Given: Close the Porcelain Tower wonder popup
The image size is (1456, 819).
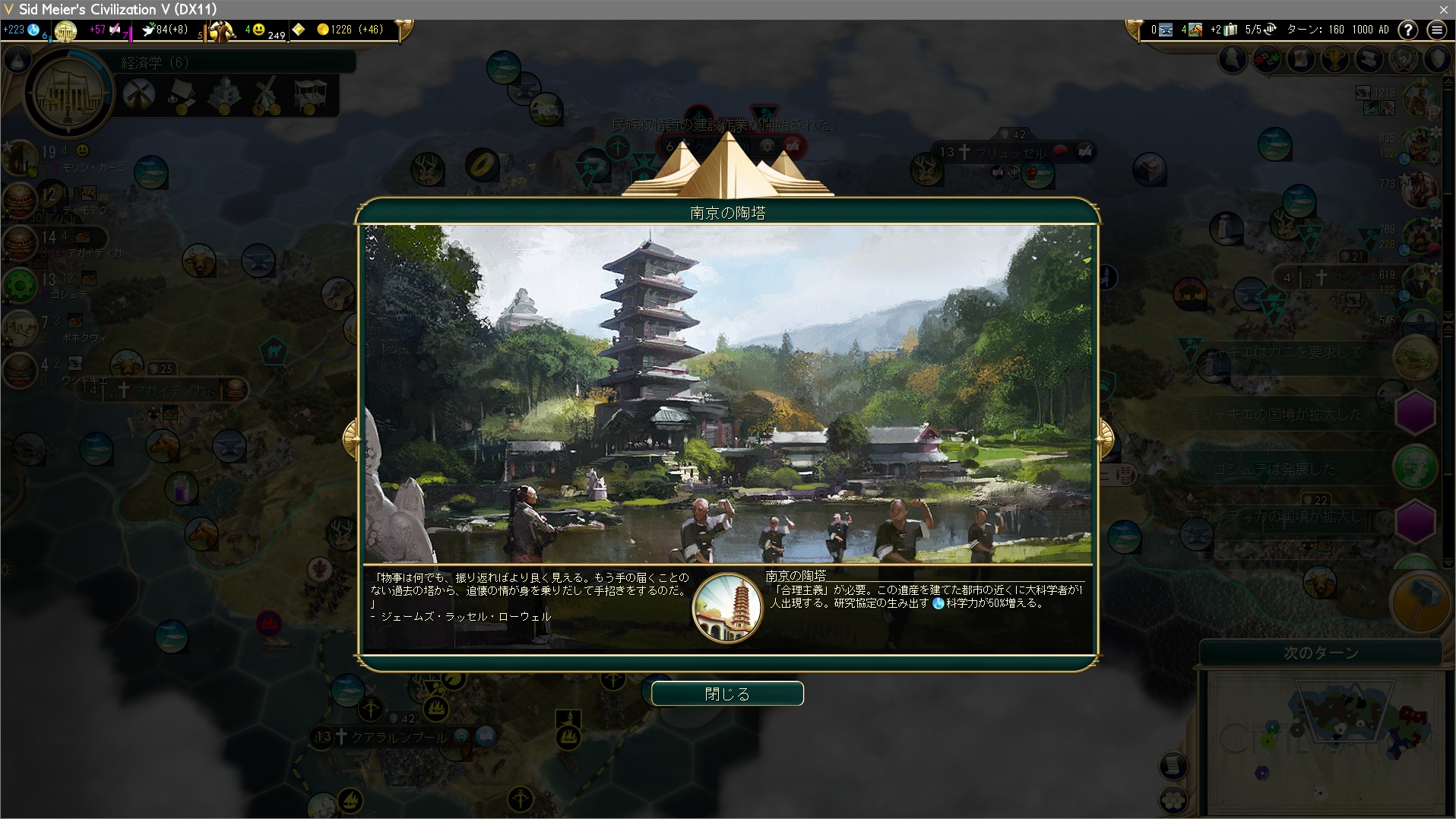Looking at the screenshot, I should [727, 694].
